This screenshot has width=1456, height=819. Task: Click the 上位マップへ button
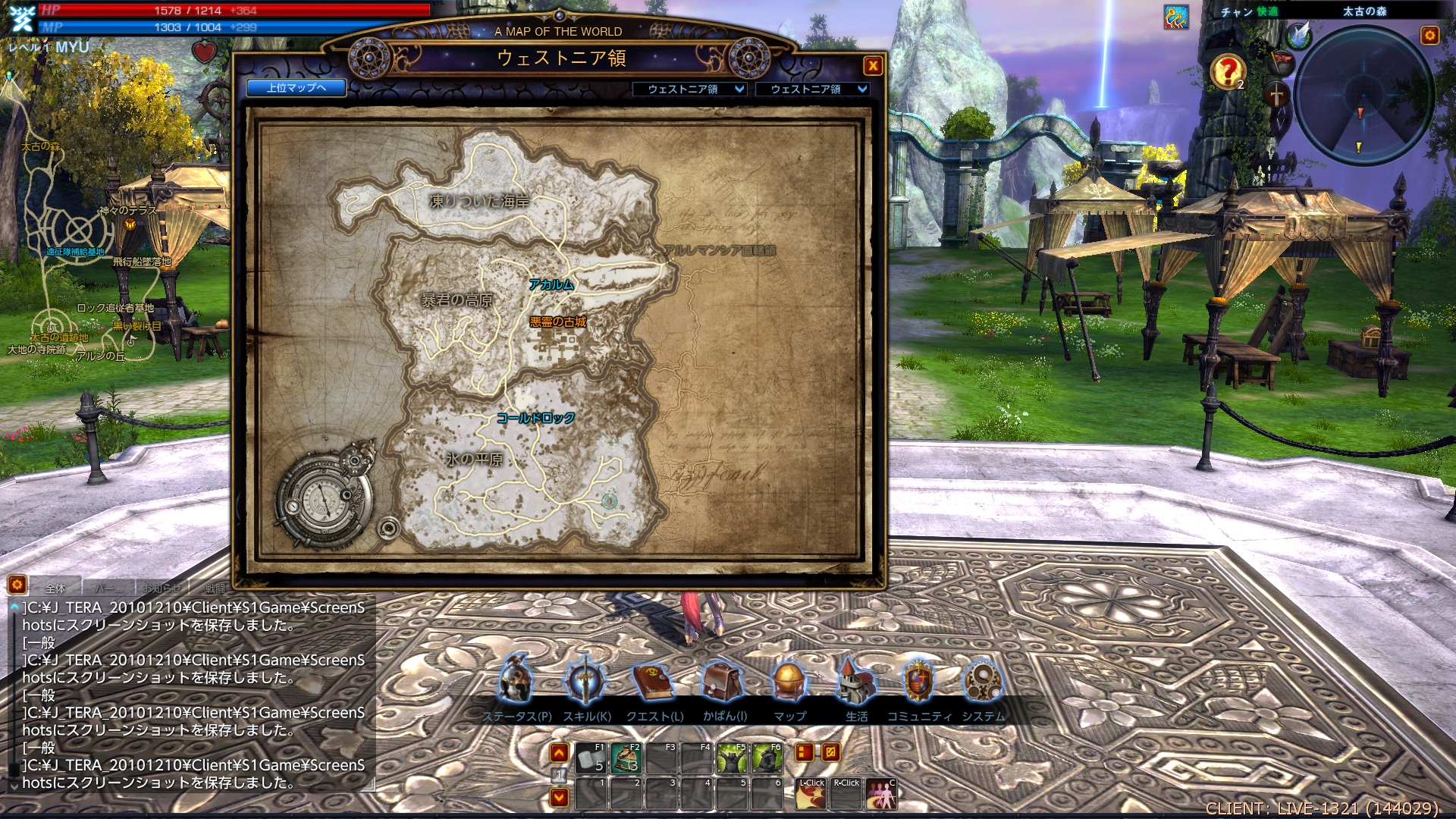296,88
